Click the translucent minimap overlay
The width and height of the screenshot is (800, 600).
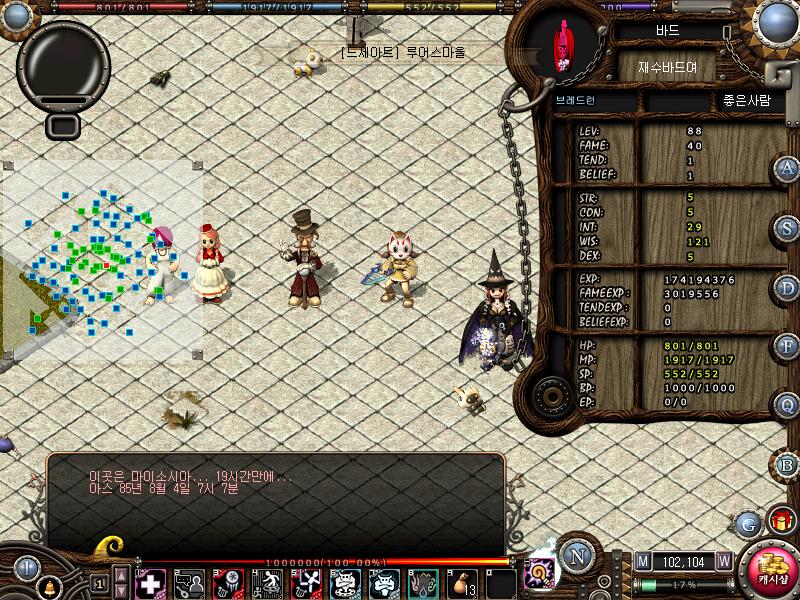pyautogui.click(x=102, y=258)
